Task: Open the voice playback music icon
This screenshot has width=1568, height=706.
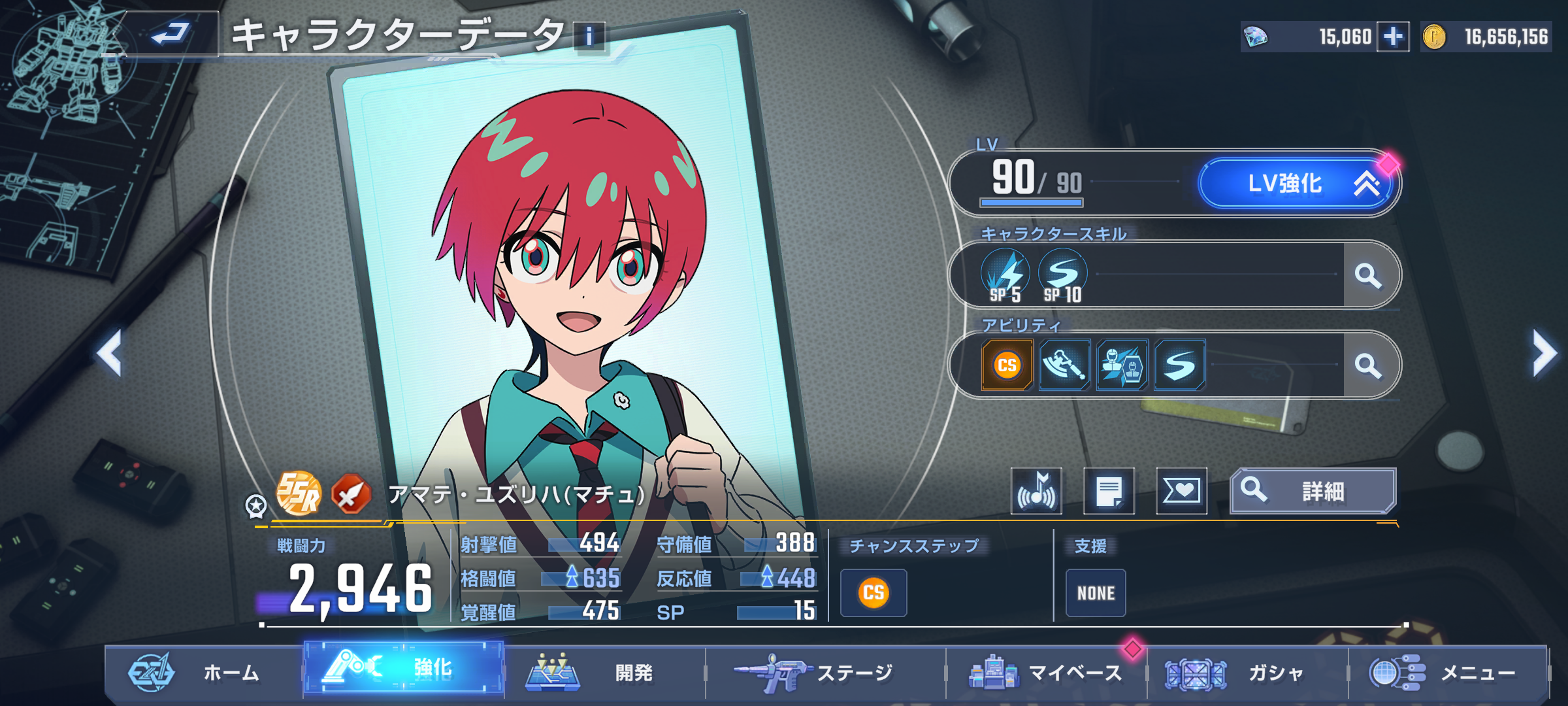Action: coord(1036,491)
